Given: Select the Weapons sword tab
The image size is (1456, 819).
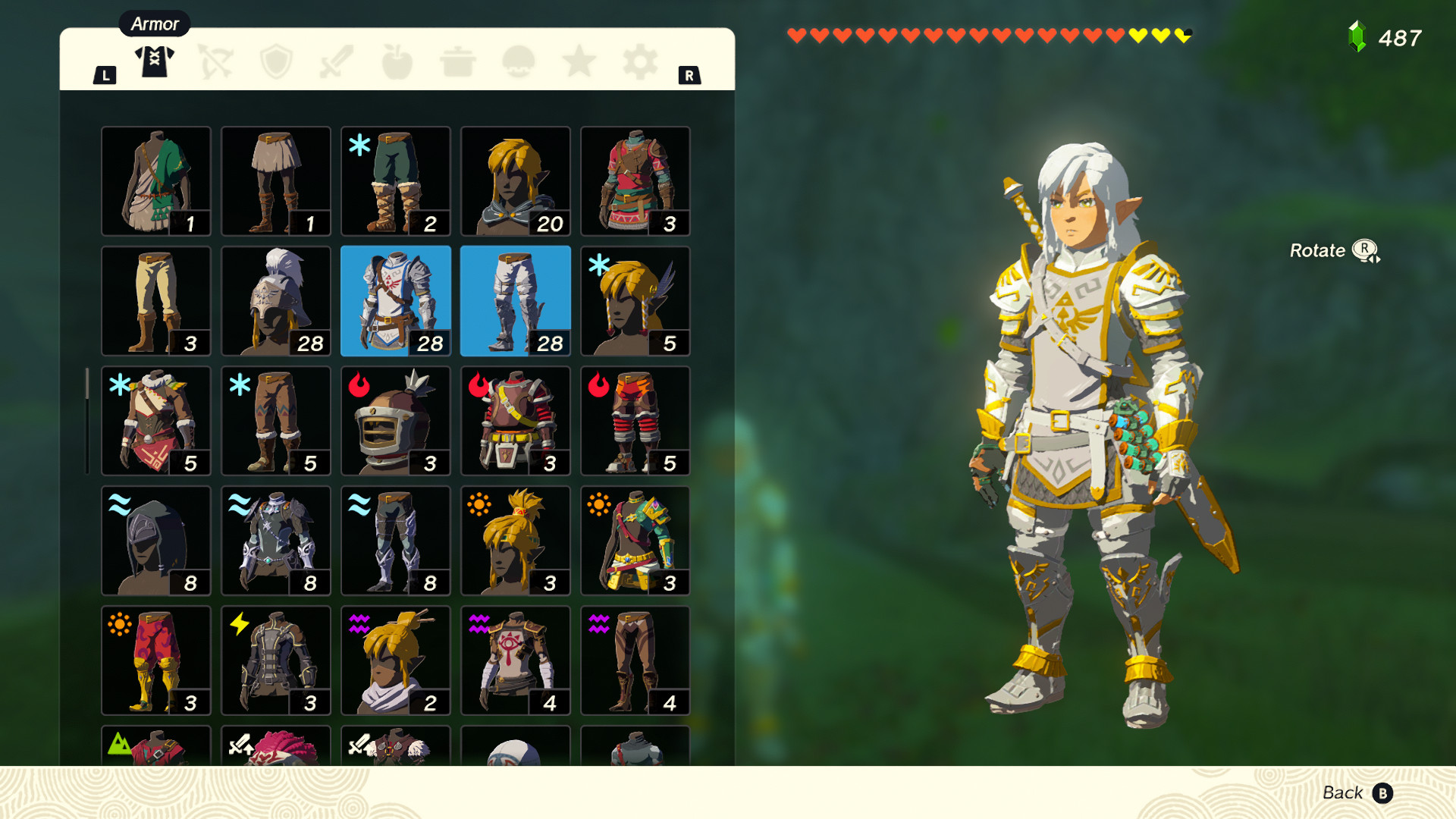Looking at the screenshot, I should pyautogui.click(x=337, y=62).
